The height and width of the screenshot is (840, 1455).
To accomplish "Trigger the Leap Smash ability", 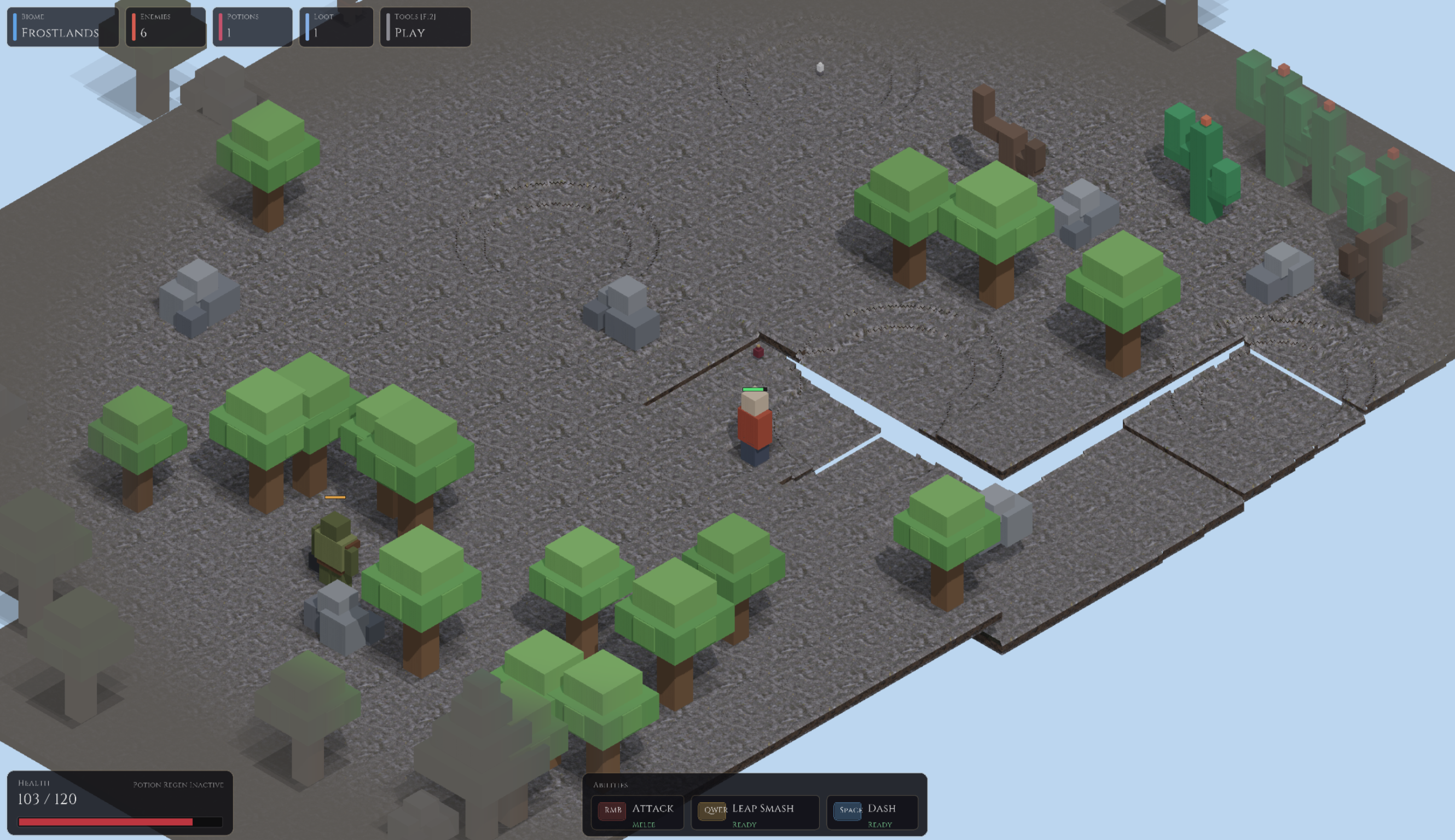I will (x=755, y=812).
